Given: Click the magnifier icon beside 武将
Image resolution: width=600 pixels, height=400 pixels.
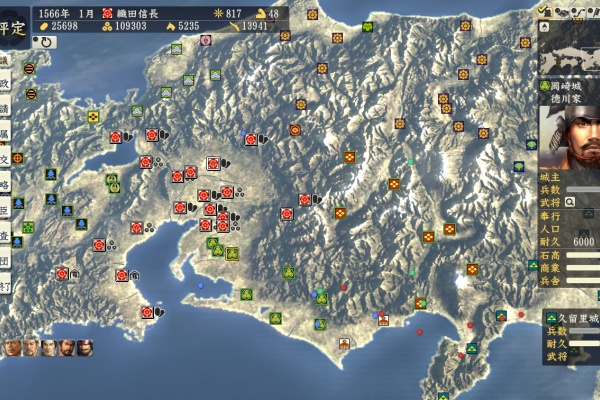Looking at the screenshot, I should point(570,201).
